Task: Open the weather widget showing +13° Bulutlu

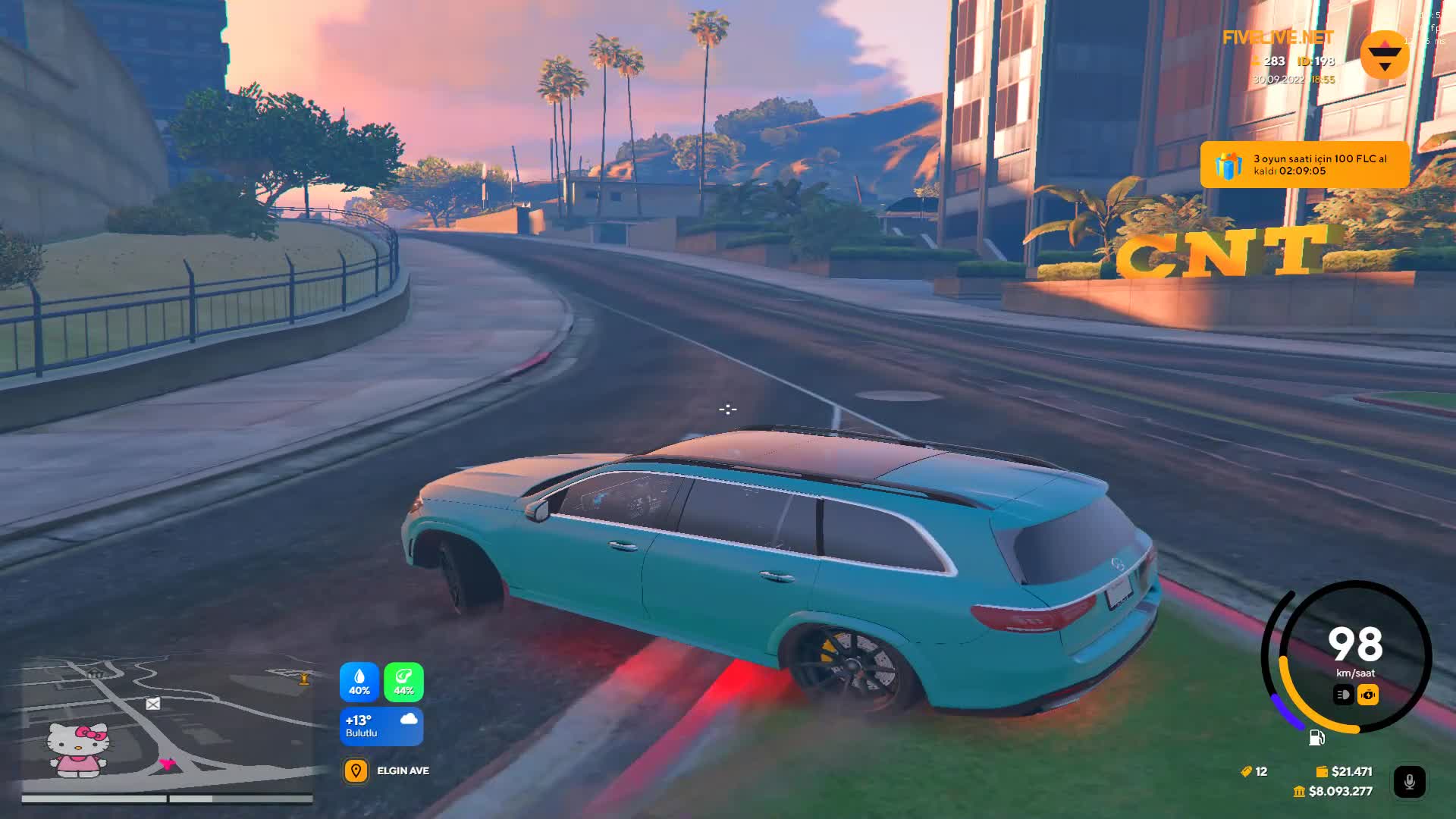Action: click(381, 726)
